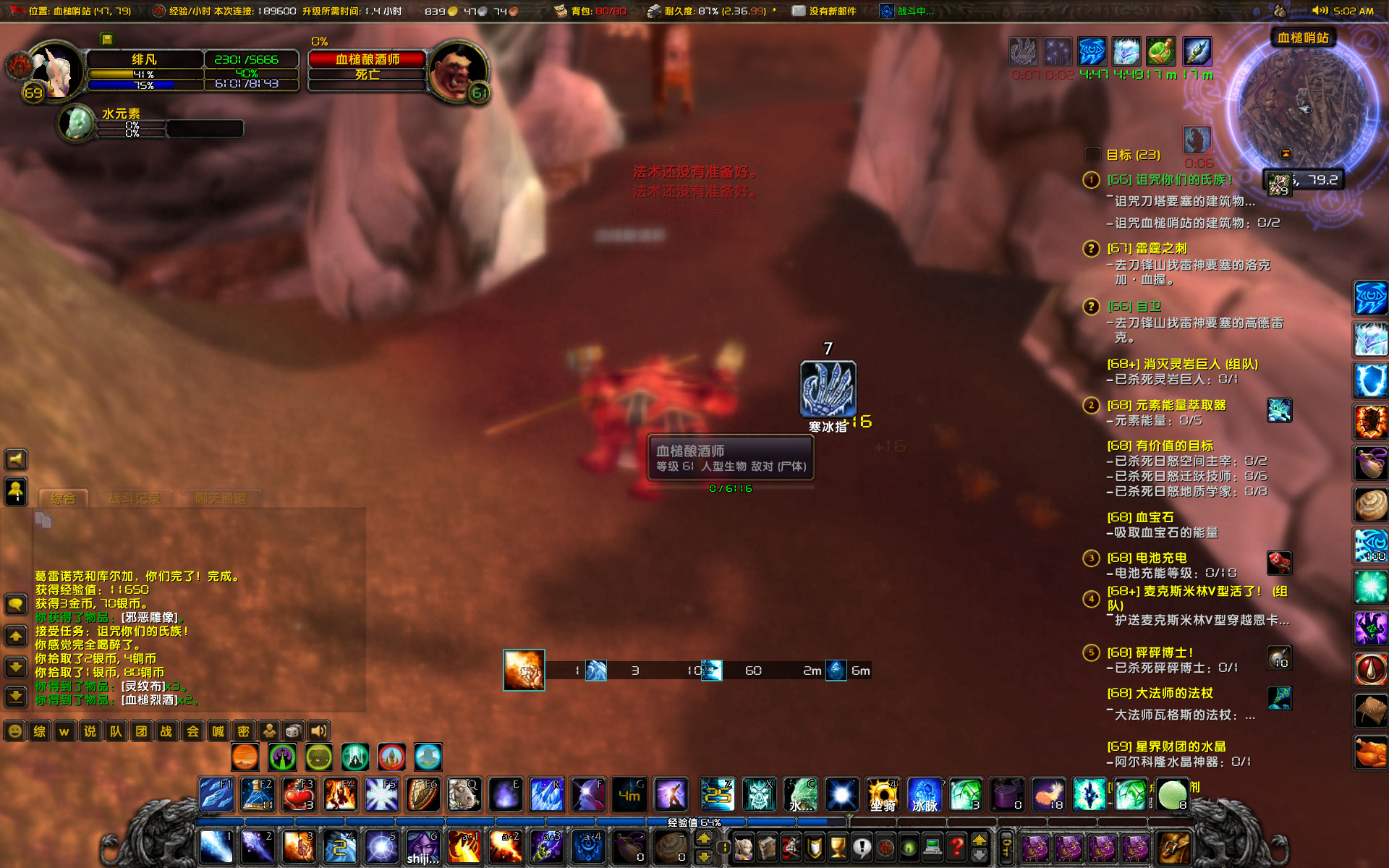The height and width of the screenshot is (868, 1389).
Task: Select the 坐骑 mount action button
Action: click(884, 794)
